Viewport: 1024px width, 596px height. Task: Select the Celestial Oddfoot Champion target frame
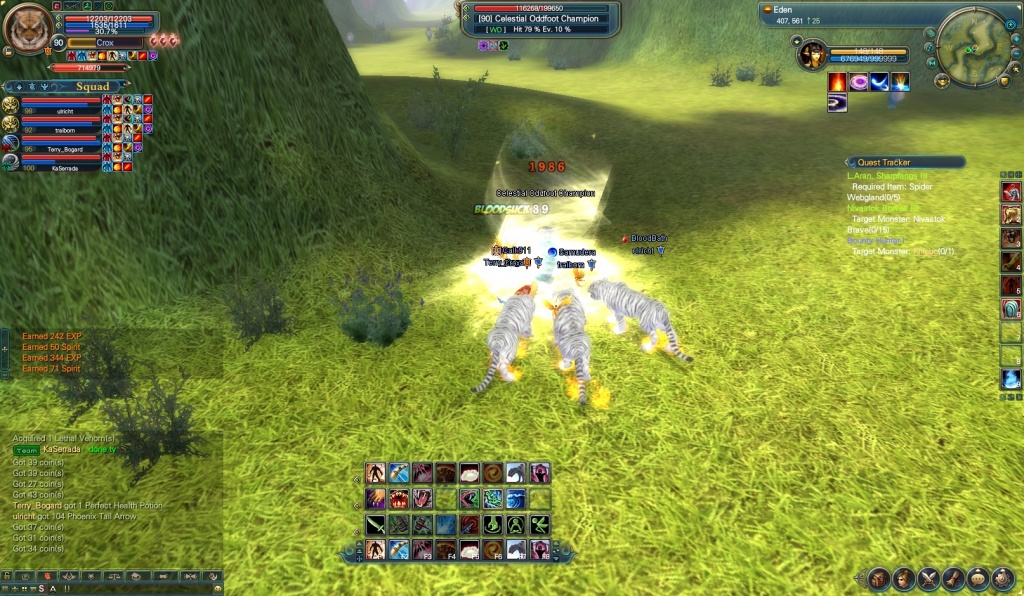pos(541,18)
